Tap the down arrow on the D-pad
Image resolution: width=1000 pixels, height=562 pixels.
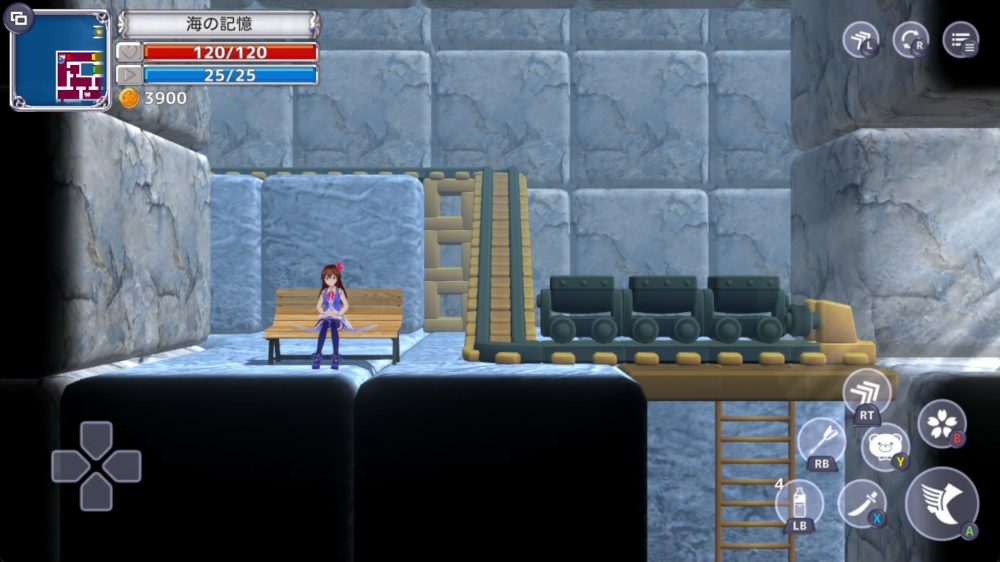pos(96,493)
